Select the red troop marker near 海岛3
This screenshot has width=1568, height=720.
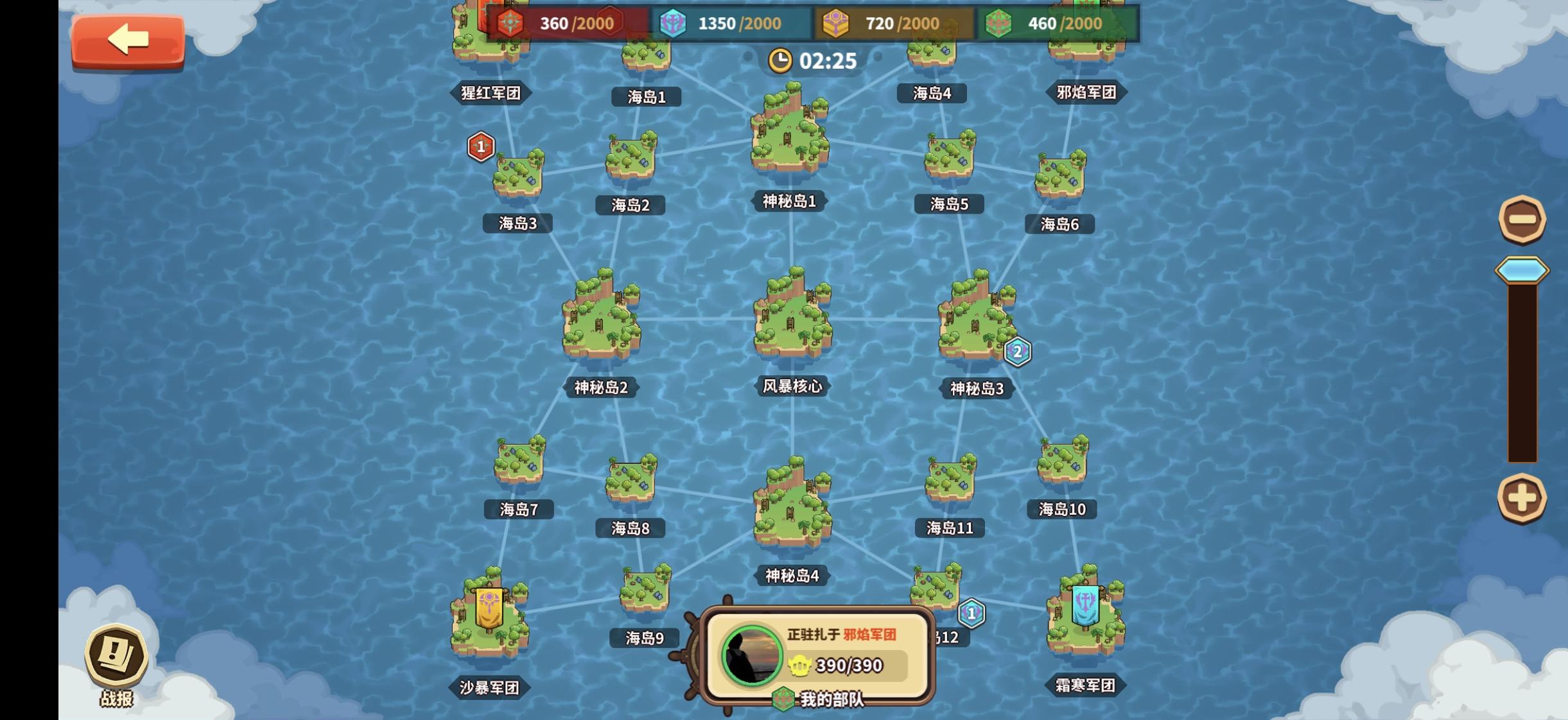[480, 146]
